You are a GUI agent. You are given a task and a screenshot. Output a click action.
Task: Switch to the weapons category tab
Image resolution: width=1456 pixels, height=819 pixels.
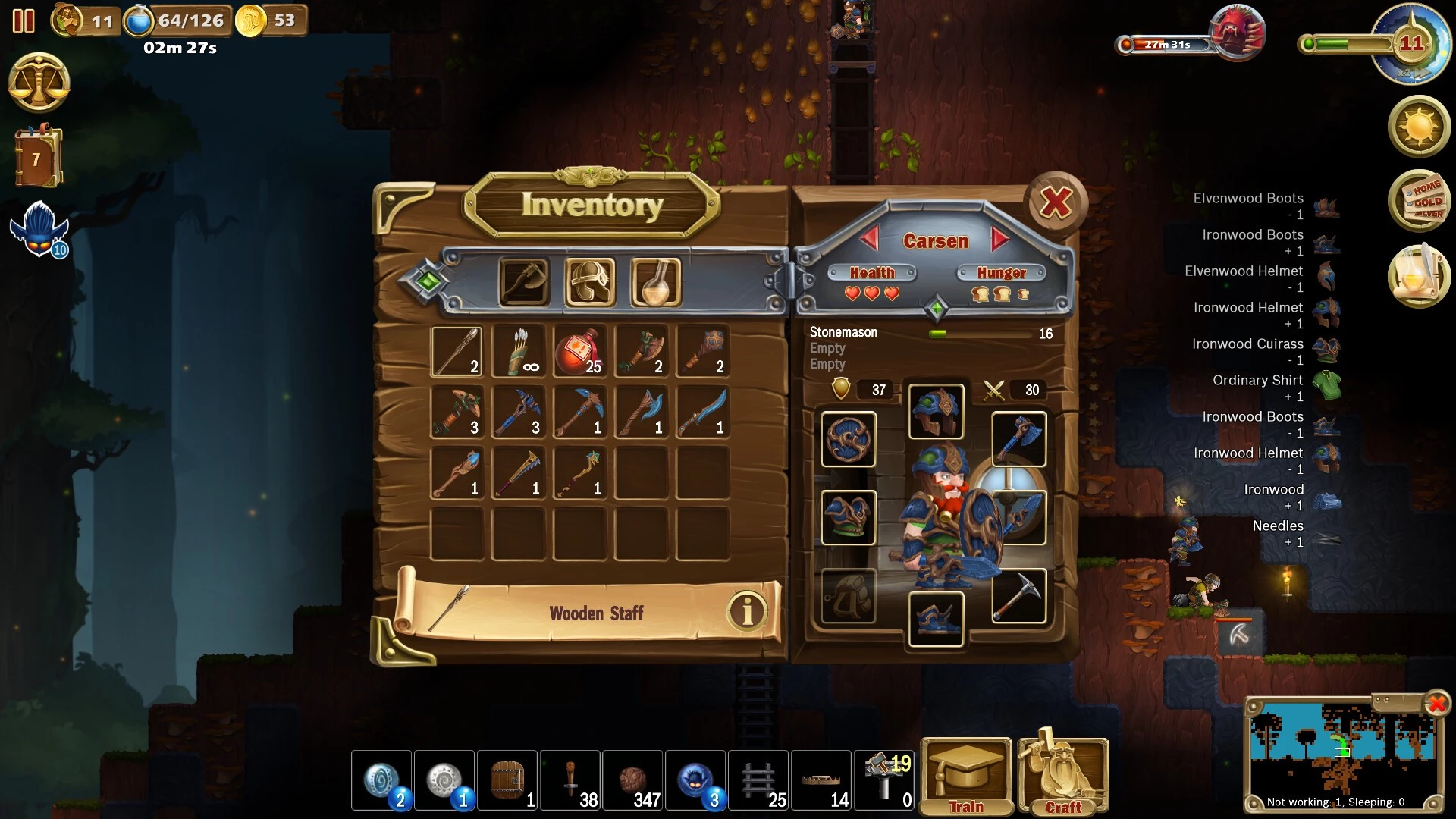524,282
